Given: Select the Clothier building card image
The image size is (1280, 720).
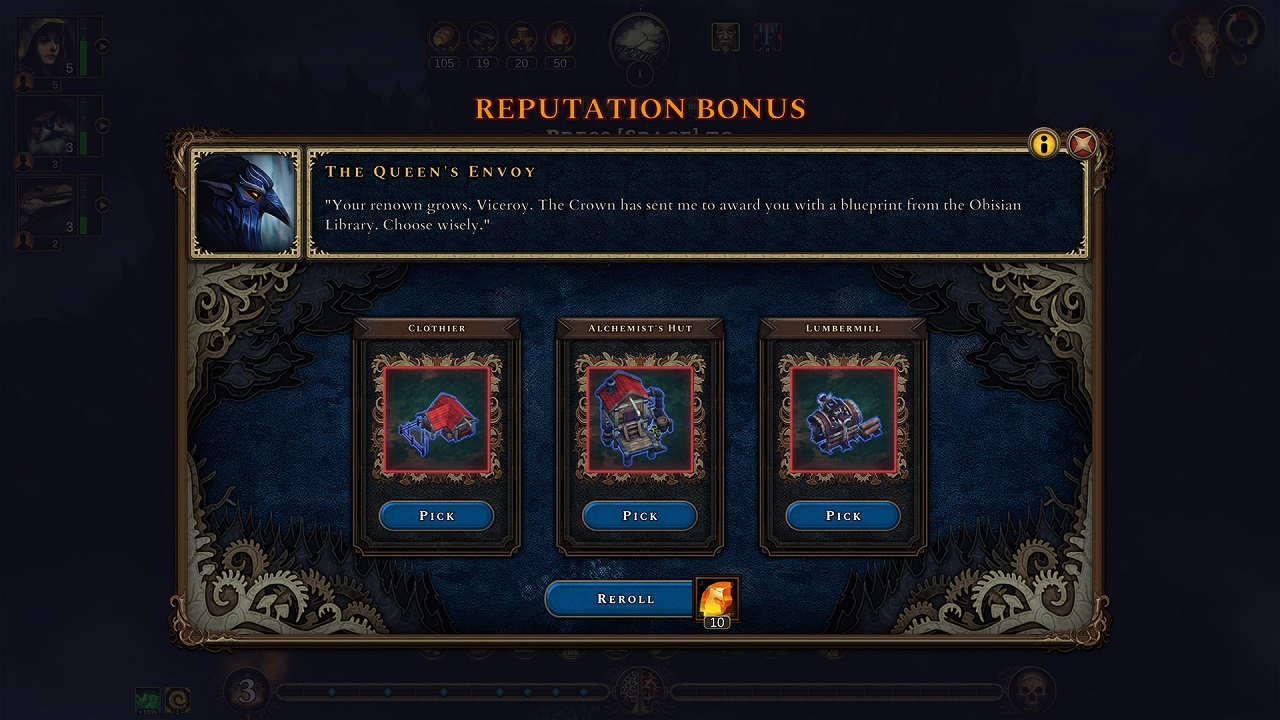Looking at the screenshot, I should [x=437, y=420].
